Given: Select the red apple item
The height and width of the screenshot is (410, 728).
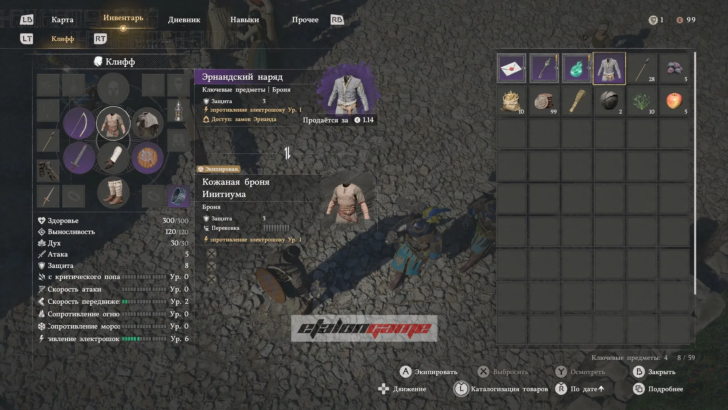Looking at the screenshot, I should 673,100.
